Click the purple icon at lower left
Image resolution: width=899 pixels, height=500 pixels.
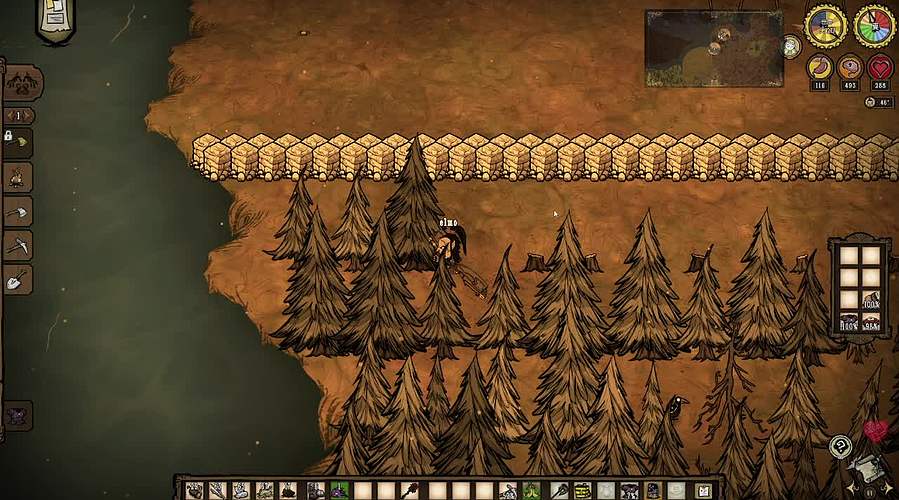pyautogui.click(x=17, y=415)
